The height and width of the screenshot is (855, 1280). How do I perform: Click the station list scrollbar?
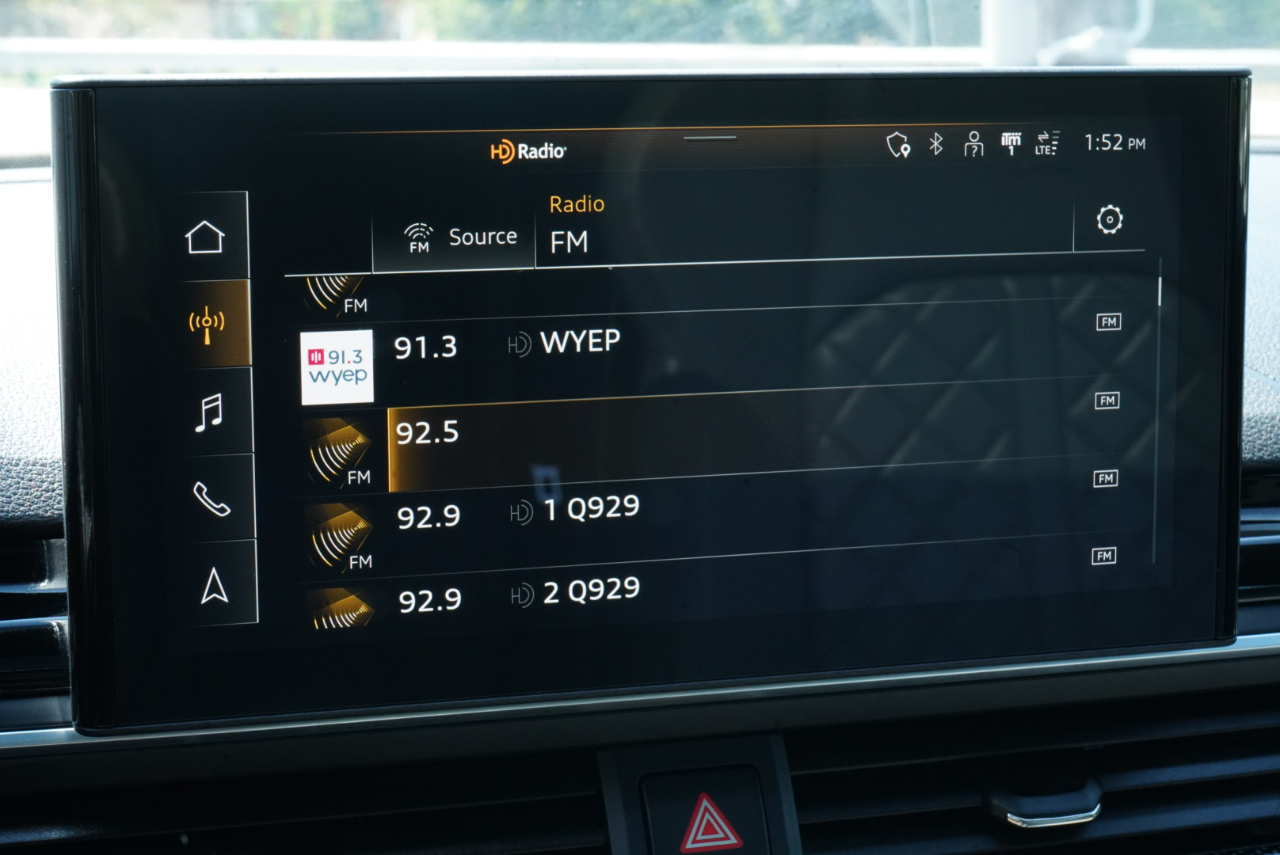(x=1159, y=420)
